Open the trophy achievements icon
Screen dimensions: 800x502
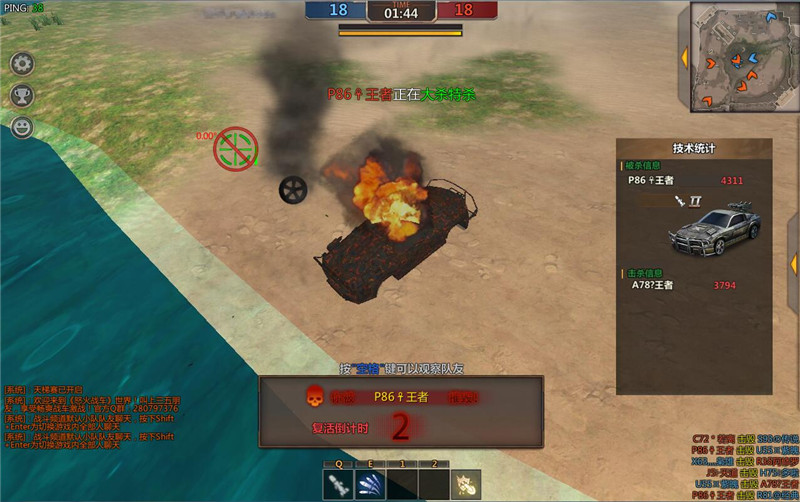22,95
